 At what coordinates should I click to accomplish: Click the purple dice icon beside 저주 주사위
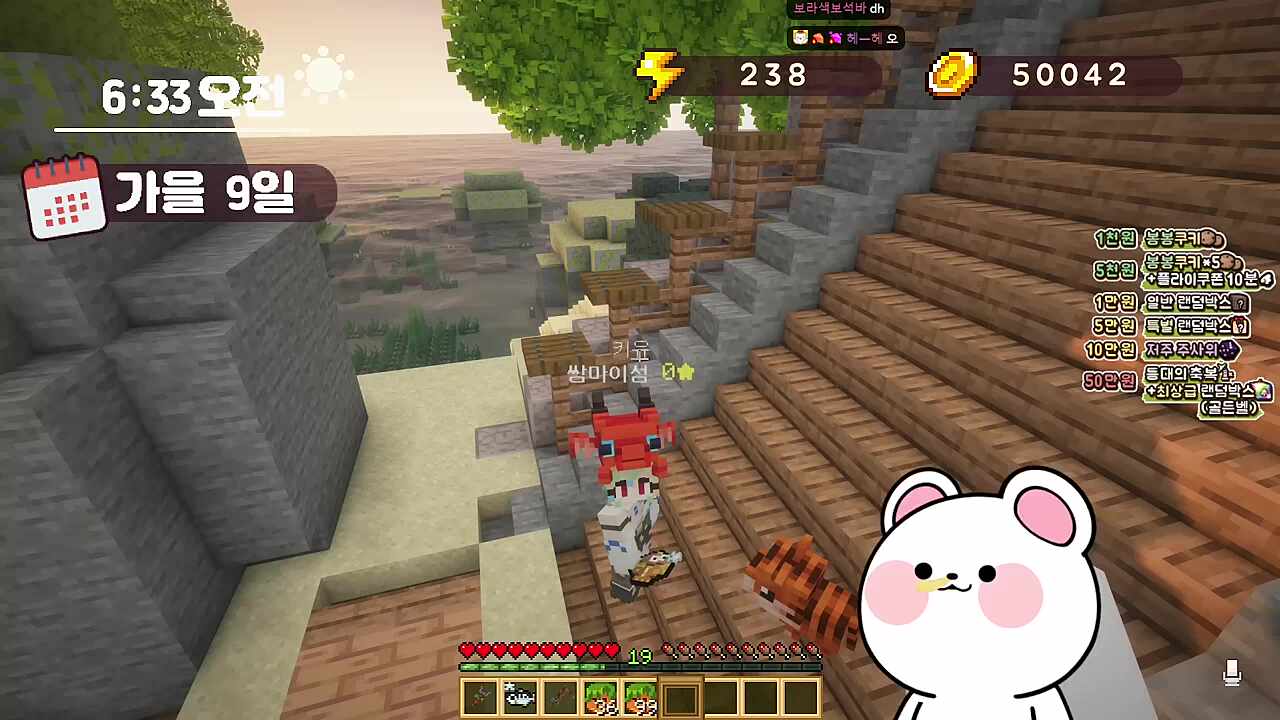(1229, 350)
